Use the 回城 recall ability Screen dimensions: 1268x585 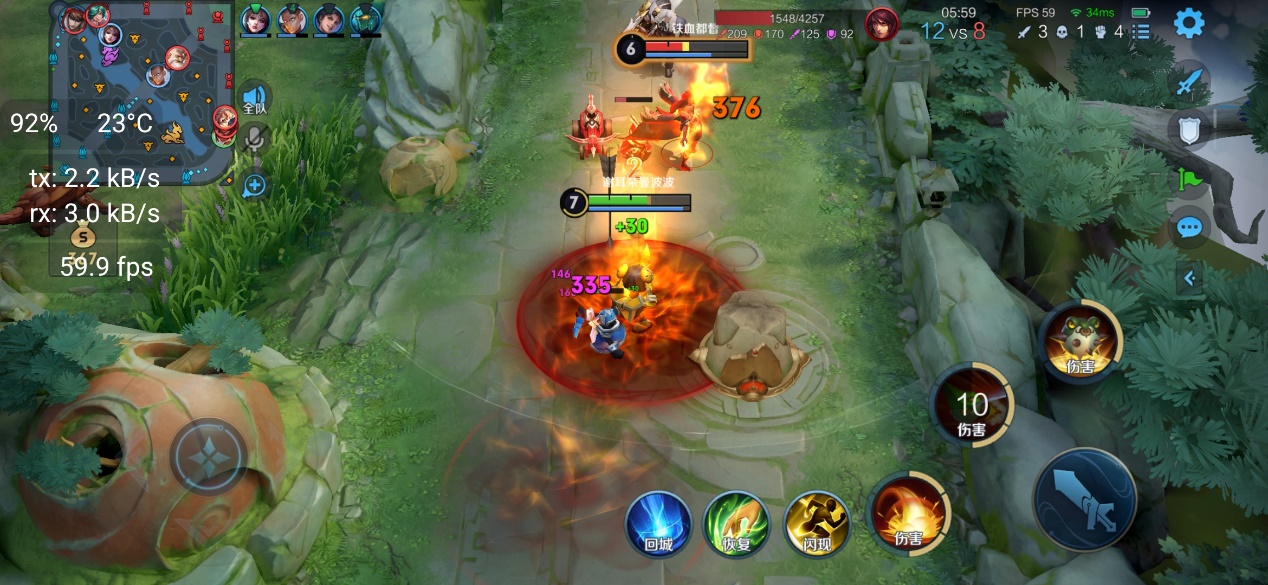click(658, 523)
